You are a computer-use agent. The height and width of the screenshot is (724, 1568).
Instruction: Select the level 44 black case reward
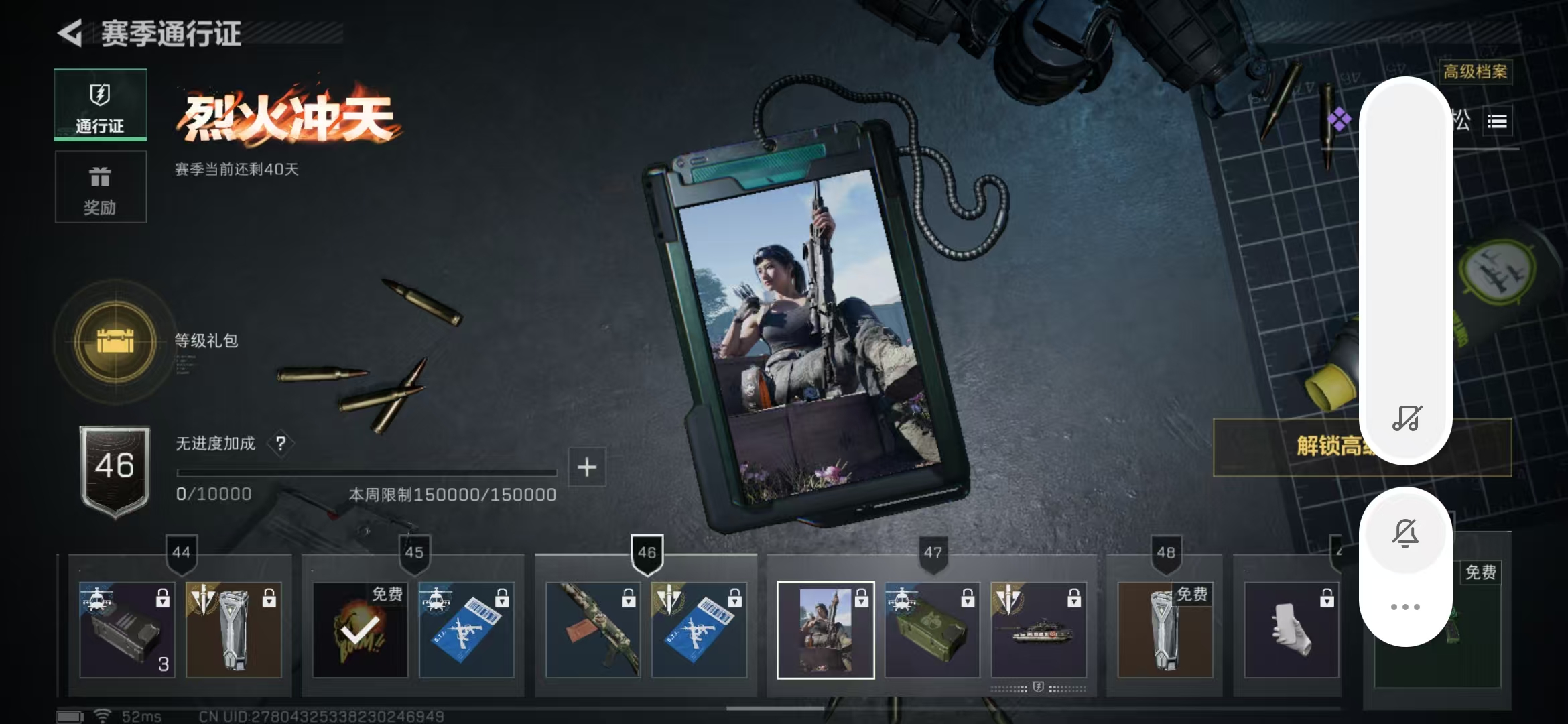tap(127, 629)
